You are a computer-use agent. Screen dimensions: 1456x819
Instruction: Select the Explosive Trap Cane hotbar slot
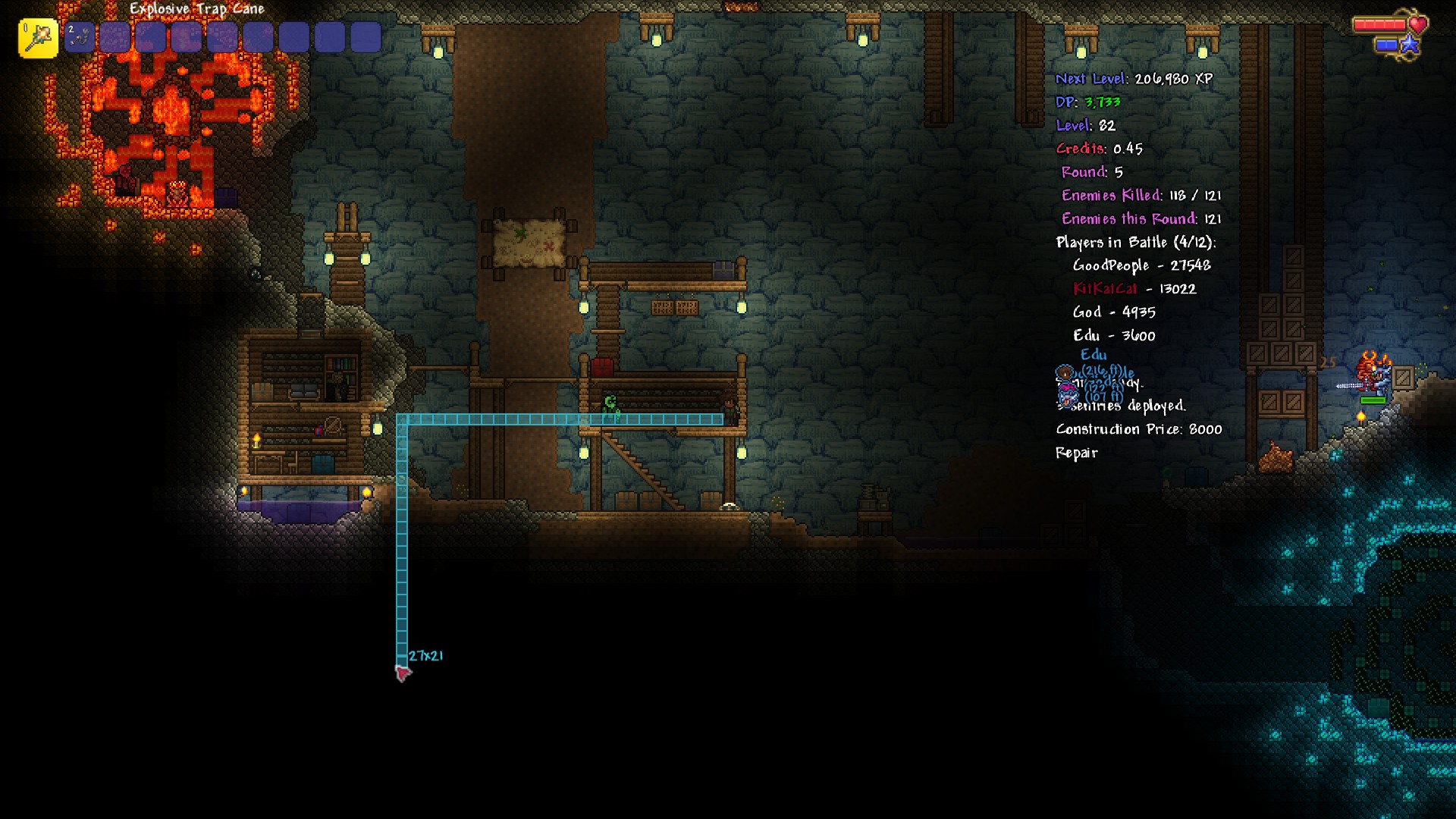pyautogui.click(x=38, y=38)
